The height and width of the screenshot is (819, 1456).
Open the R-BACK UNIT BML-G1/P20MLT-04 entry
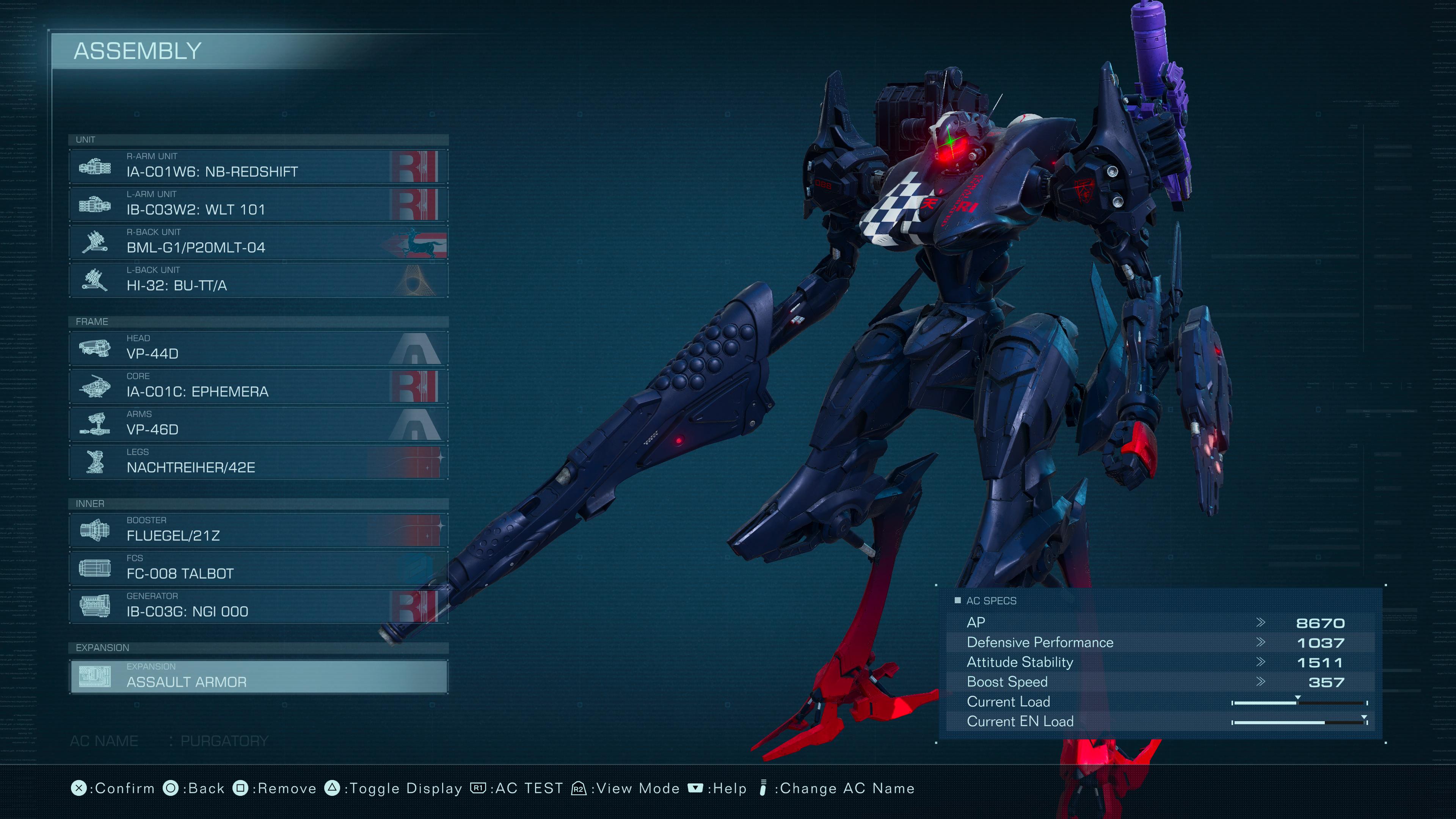pyautogui.click(x=258, y=242)
